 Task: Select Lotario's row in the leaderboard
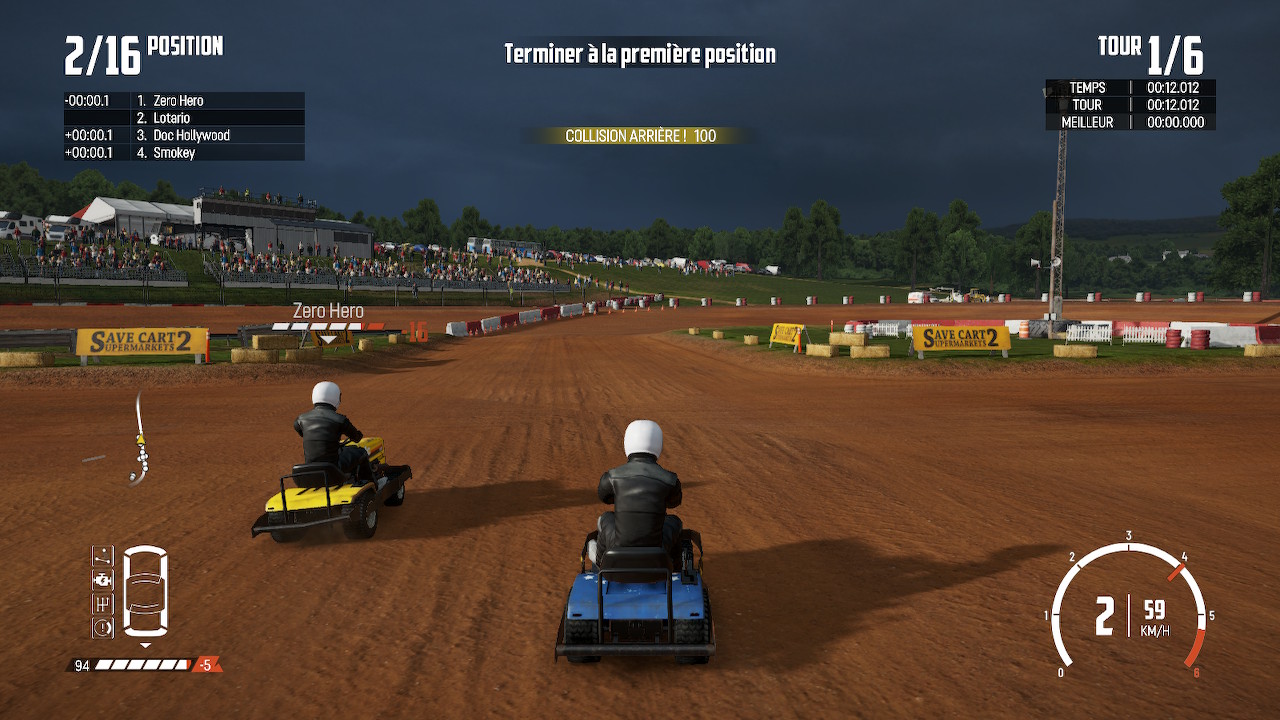[171, 118]
